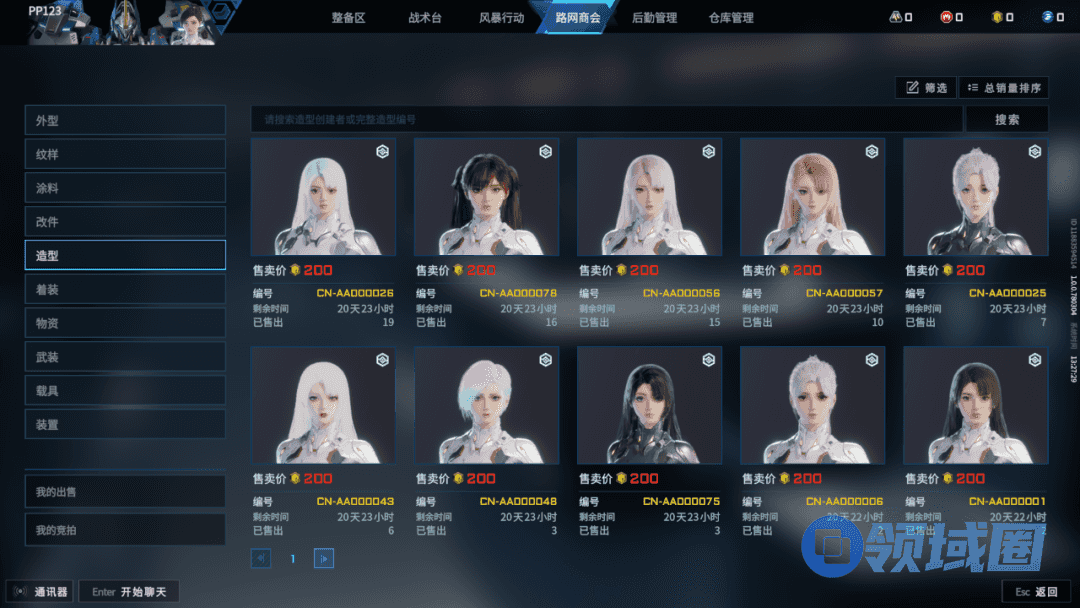Open the 仓库管理 tab
This screenshot has width=1080, height=608.
[731, 18]
